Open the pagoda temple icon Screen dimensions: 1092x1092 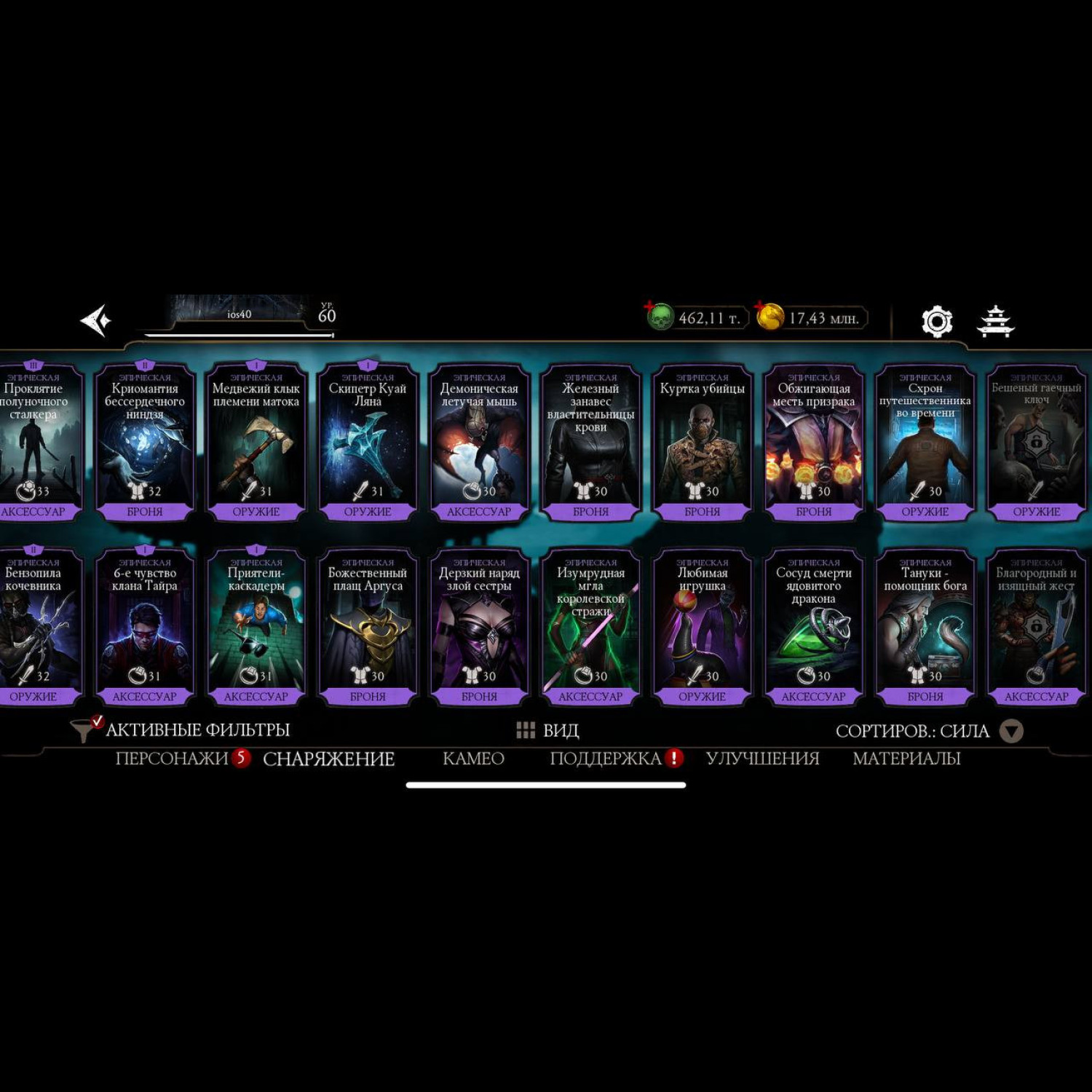pos(995,321)
